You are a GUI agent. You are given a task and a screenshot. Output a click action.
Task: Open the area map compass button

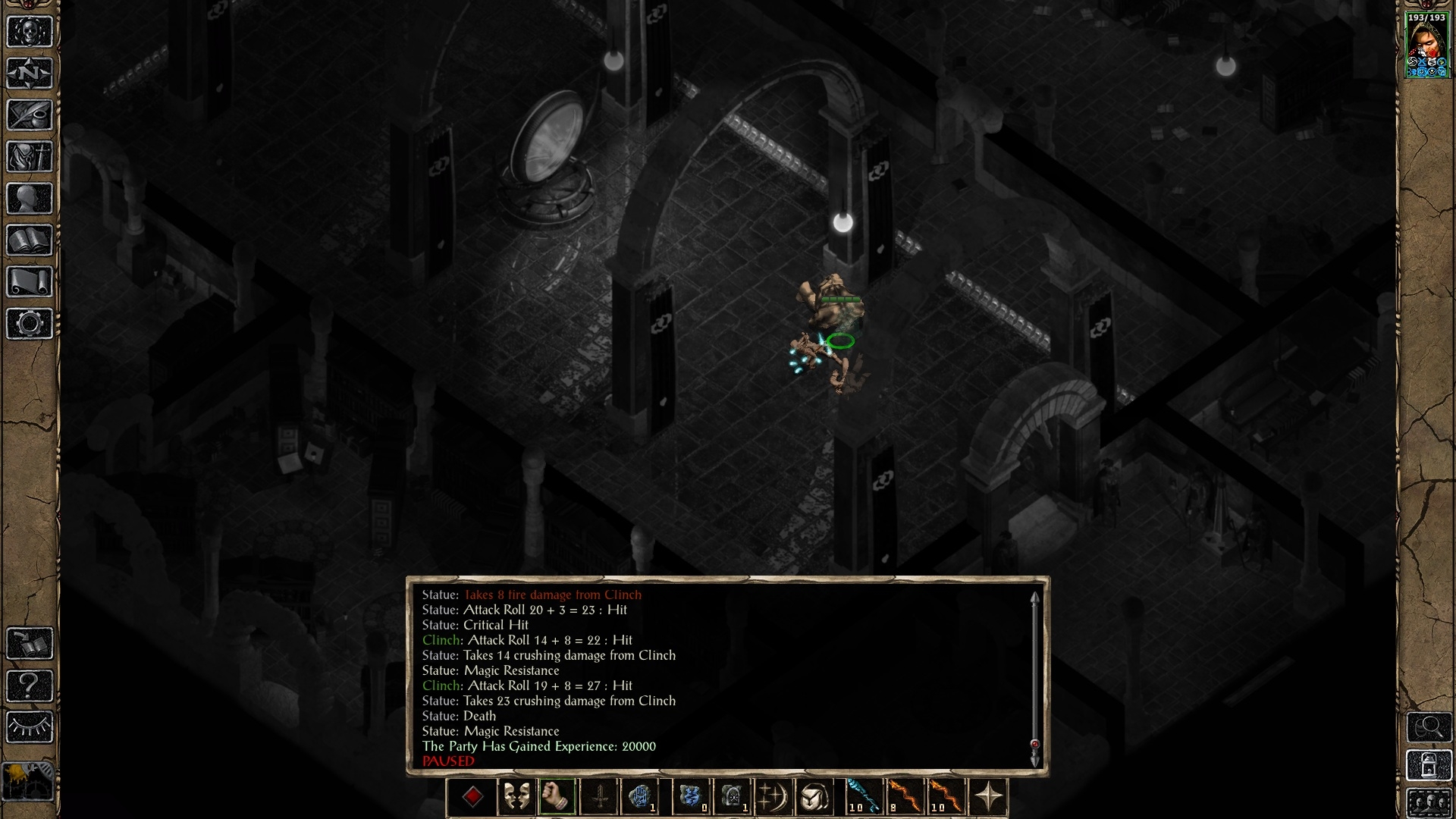tap(30, 74)
